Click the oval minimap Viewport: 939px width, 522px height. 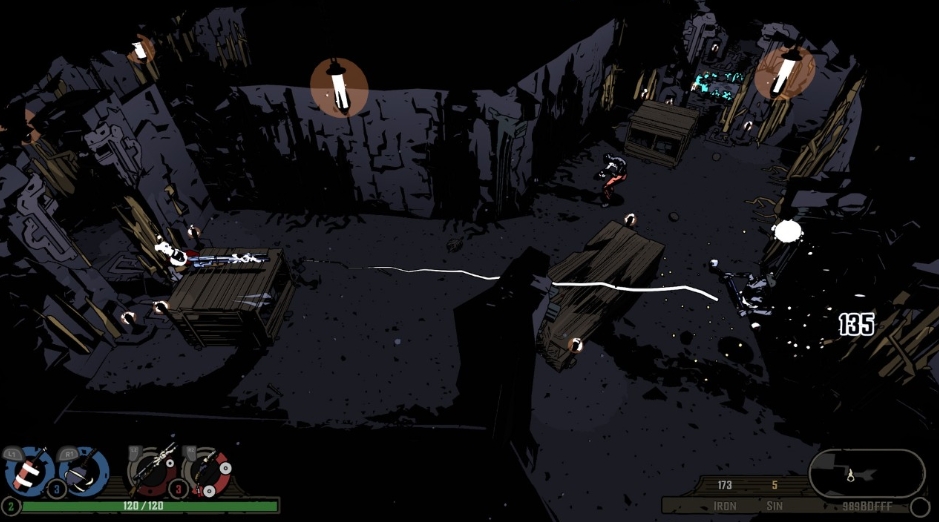(866, 472)
